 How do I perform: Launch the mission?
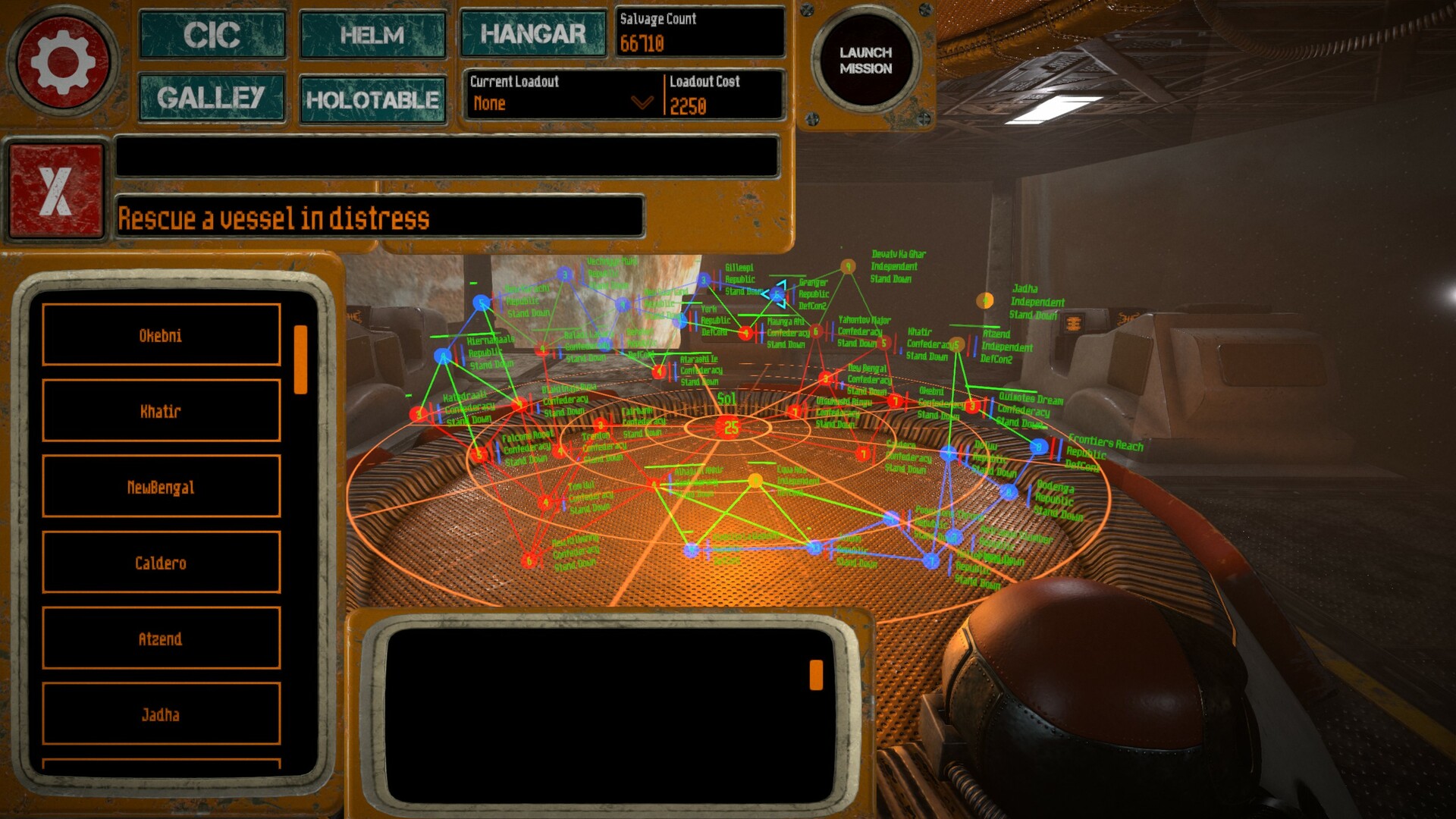point(865,61)
